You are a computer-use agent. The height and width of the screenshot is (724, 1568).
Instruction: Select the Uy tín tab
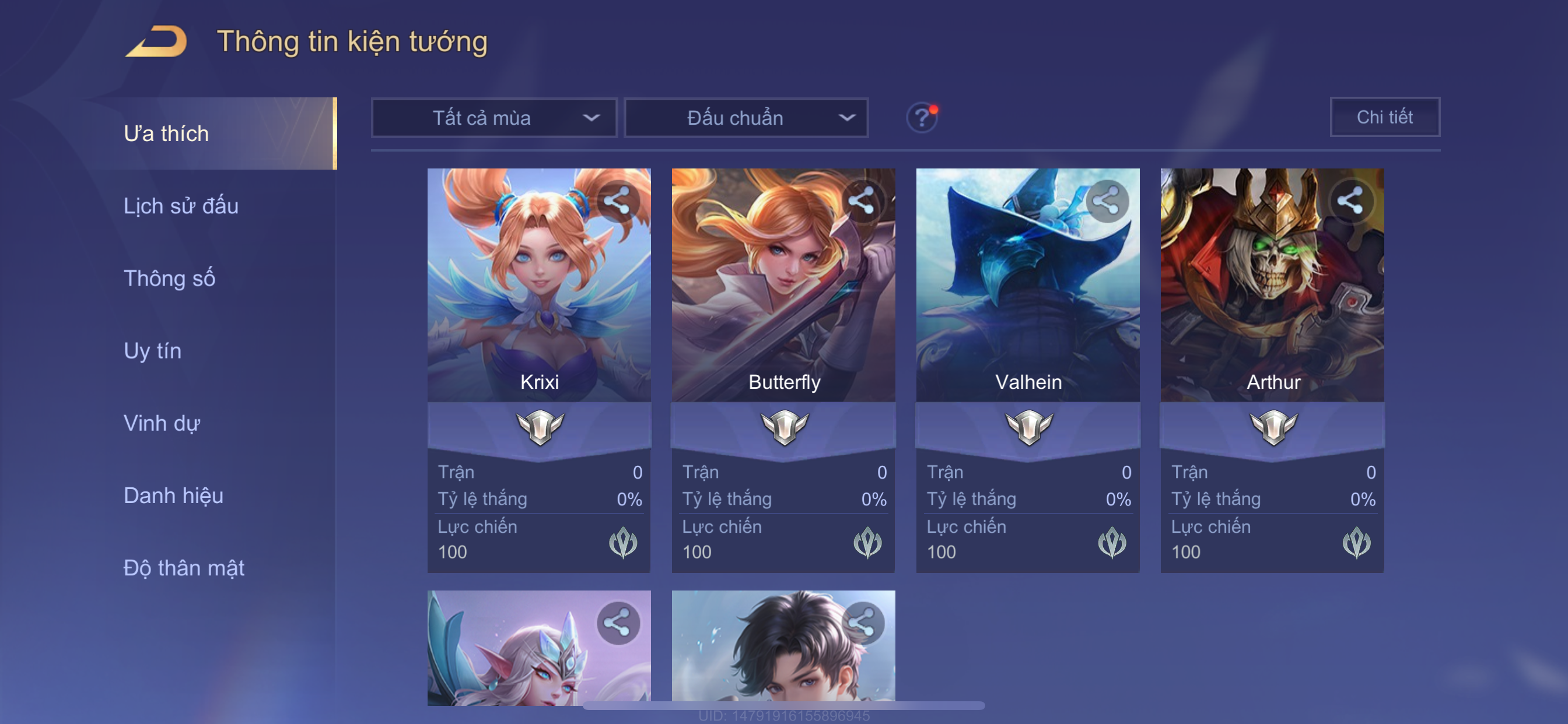coord(152,350)
